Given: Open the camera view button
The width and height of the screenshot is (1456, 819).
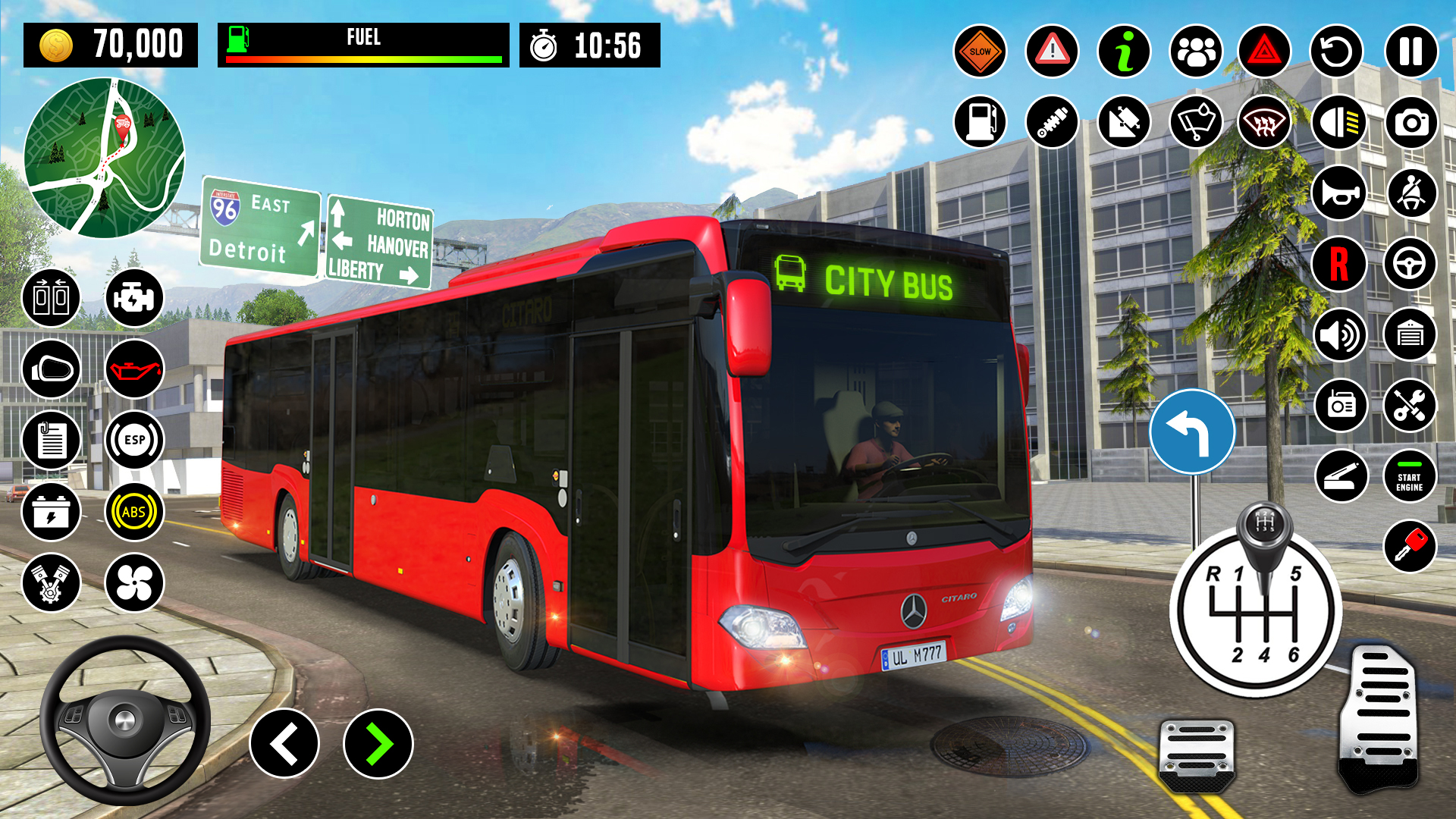Looking at the screenshot, I should click(x=1410, y=122).
